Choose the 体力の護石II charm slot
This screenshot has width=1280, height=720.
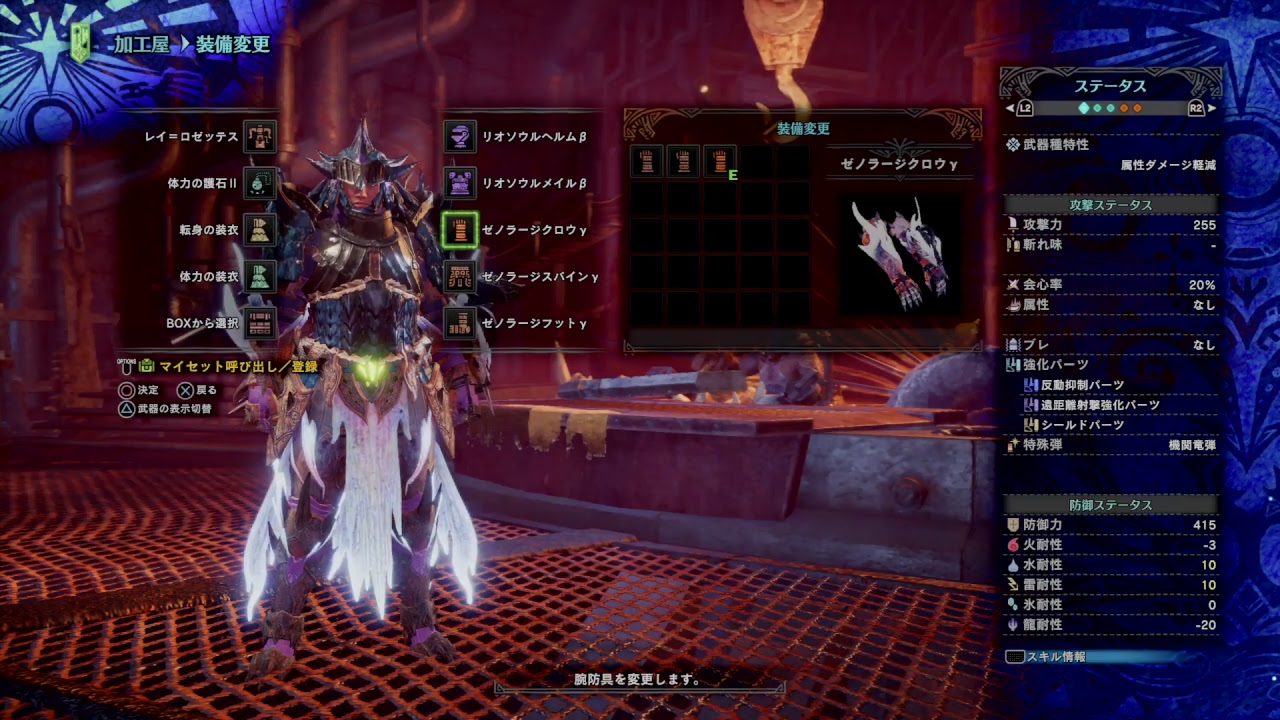[260, 184]
